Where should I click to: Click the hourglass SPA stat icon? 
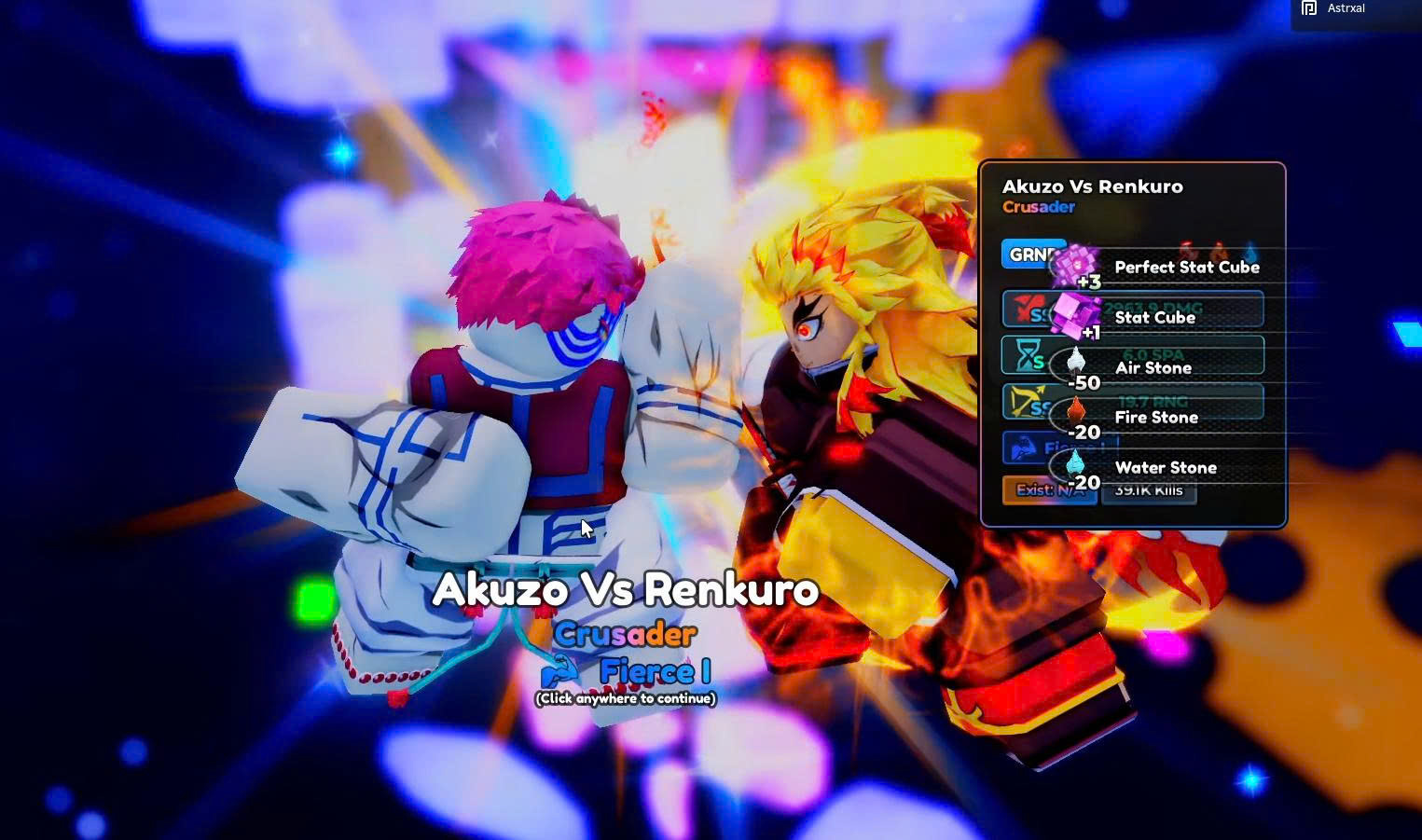pos(1026,356)
